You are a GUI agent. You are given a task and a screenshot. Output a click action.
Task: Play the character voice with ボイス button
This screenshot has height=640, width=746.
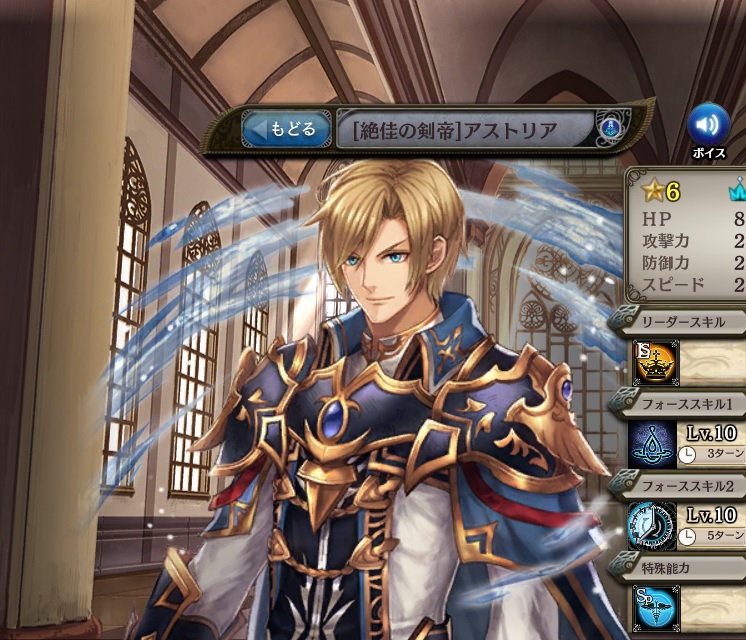(707, 125)
